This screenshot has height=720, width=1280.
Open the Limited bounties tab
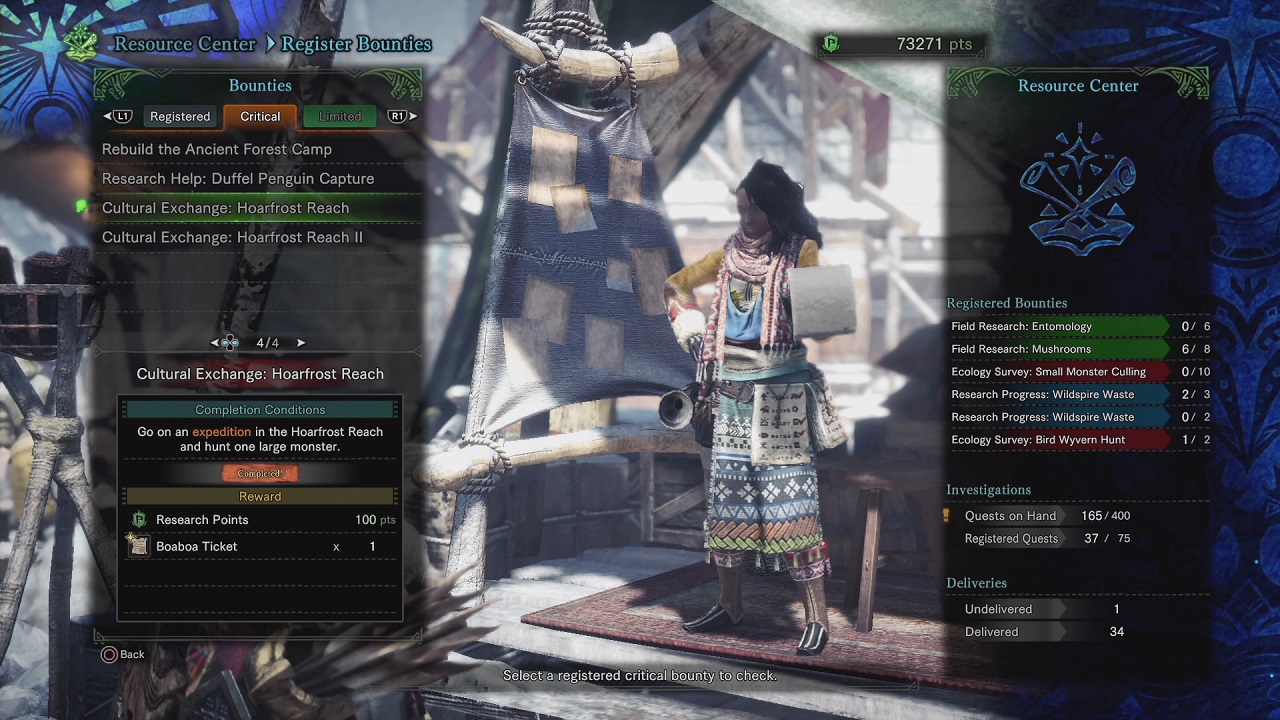click(x=339, y=116)
